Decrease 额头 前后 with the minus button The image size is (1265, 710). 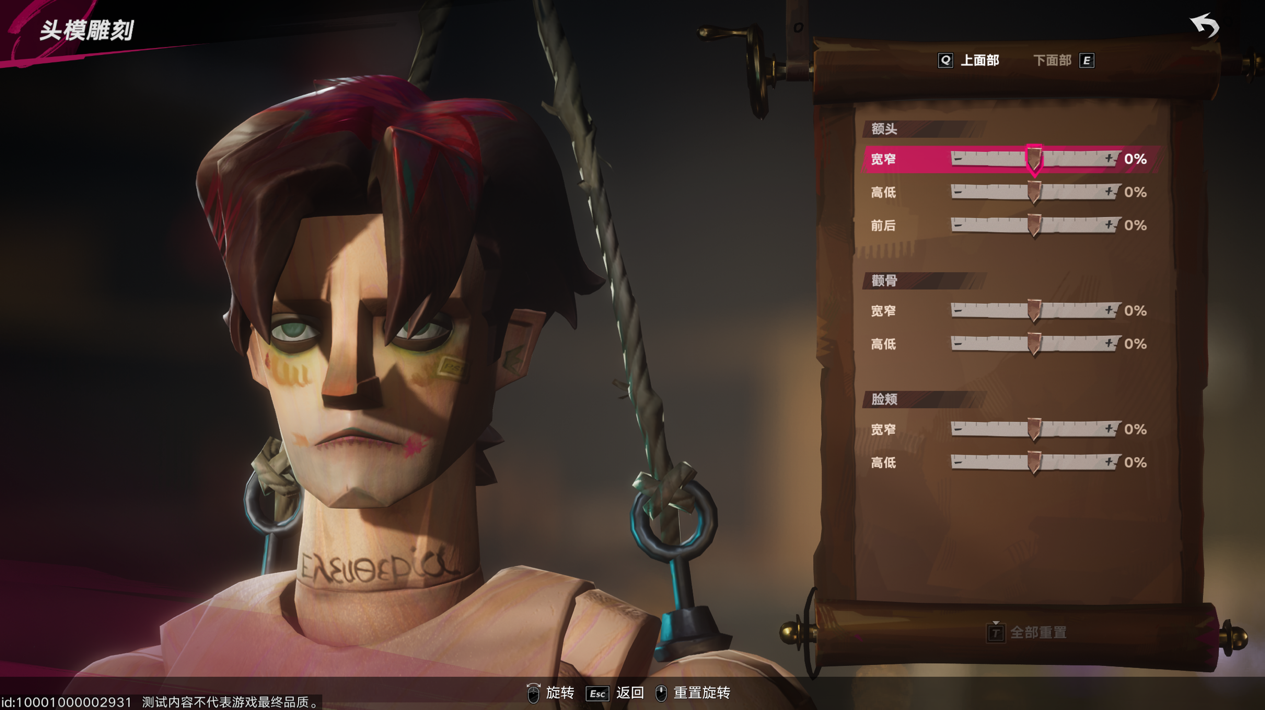pos(958,225)
